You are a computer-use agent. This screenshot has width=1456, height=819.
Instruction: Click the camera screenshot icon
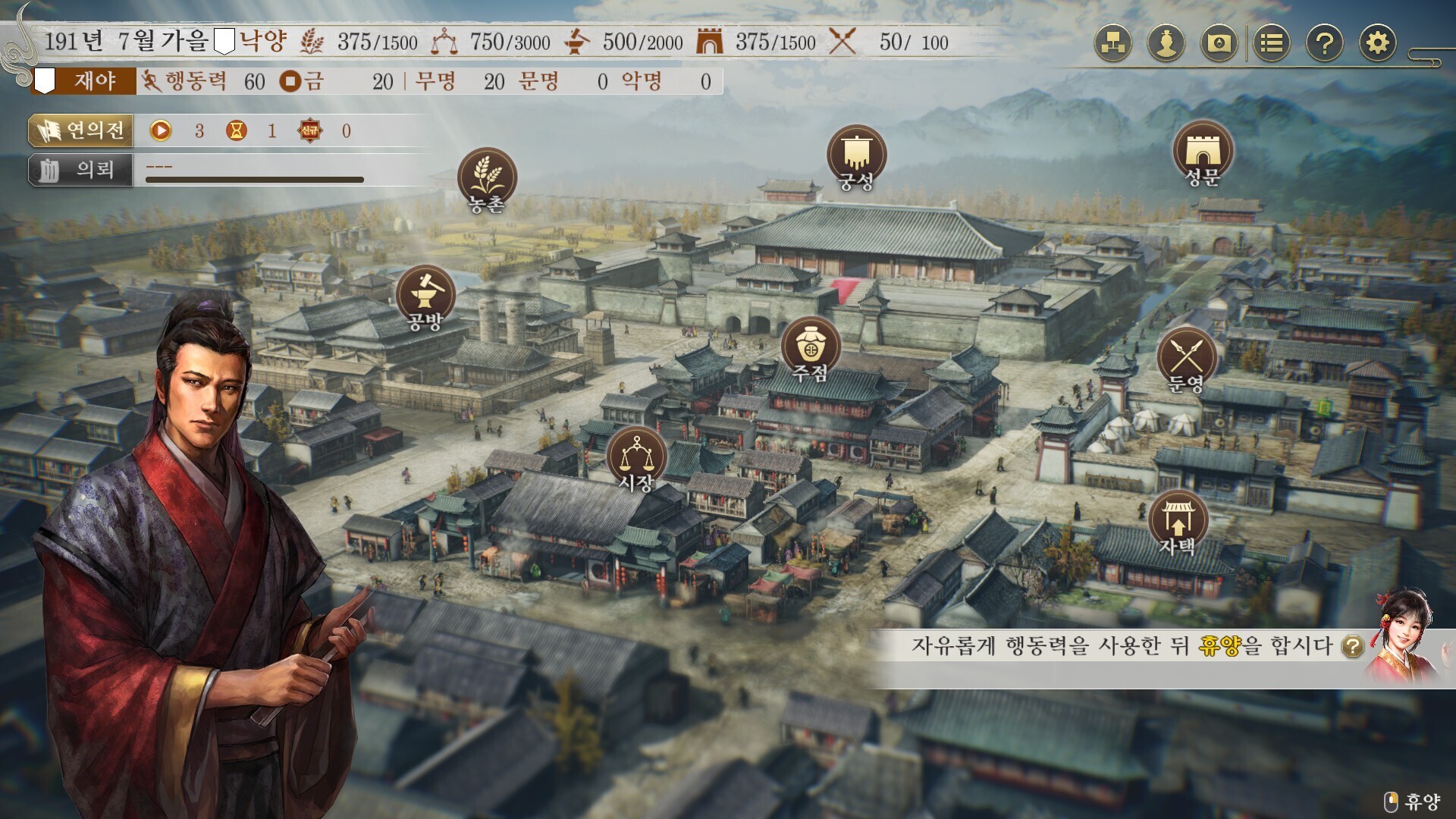click(x=1219, y=43)
